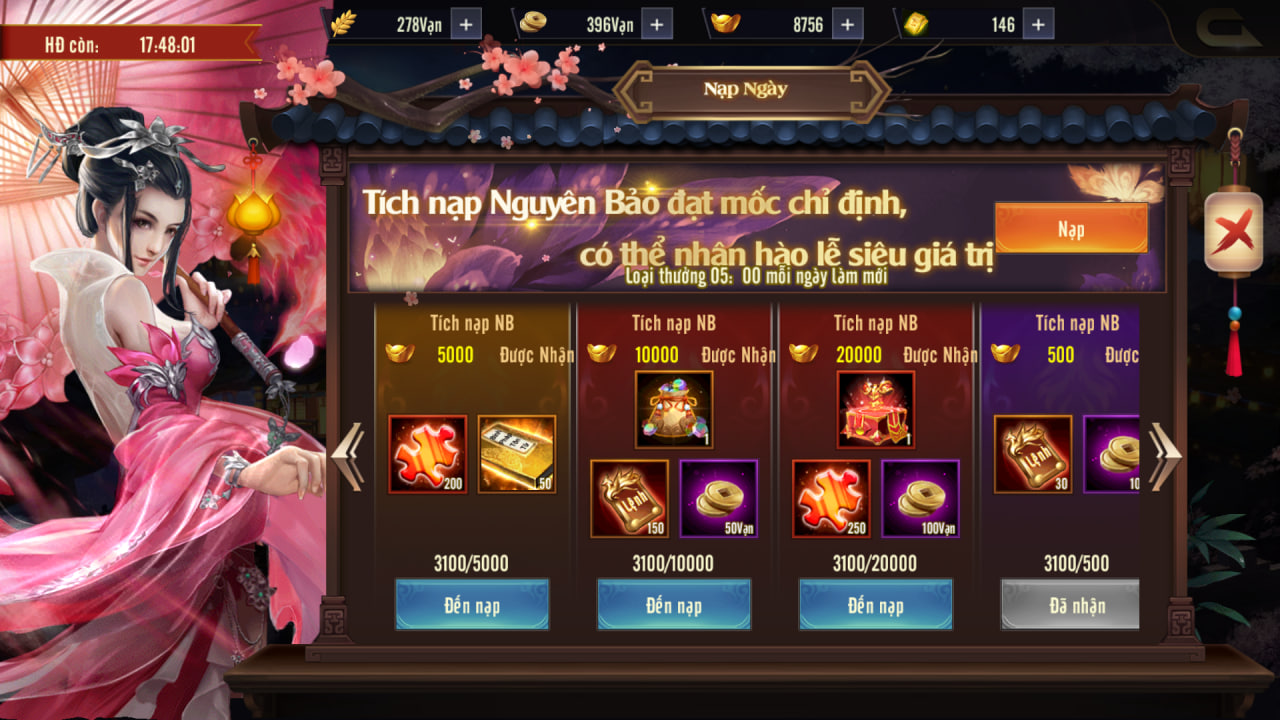This screenshot has width=1280, height=720.
Task: Add more Nguyên Bảo ingots with plus button
Action: [x=846, y=24]
